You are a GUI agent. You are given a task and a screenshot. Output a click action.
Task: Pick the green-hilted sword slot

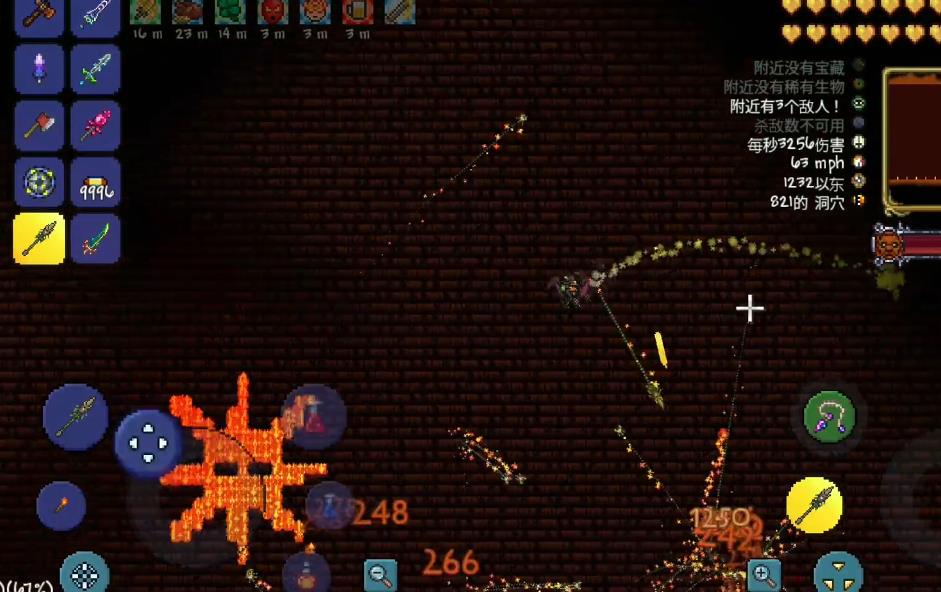[x=96, y=71]
